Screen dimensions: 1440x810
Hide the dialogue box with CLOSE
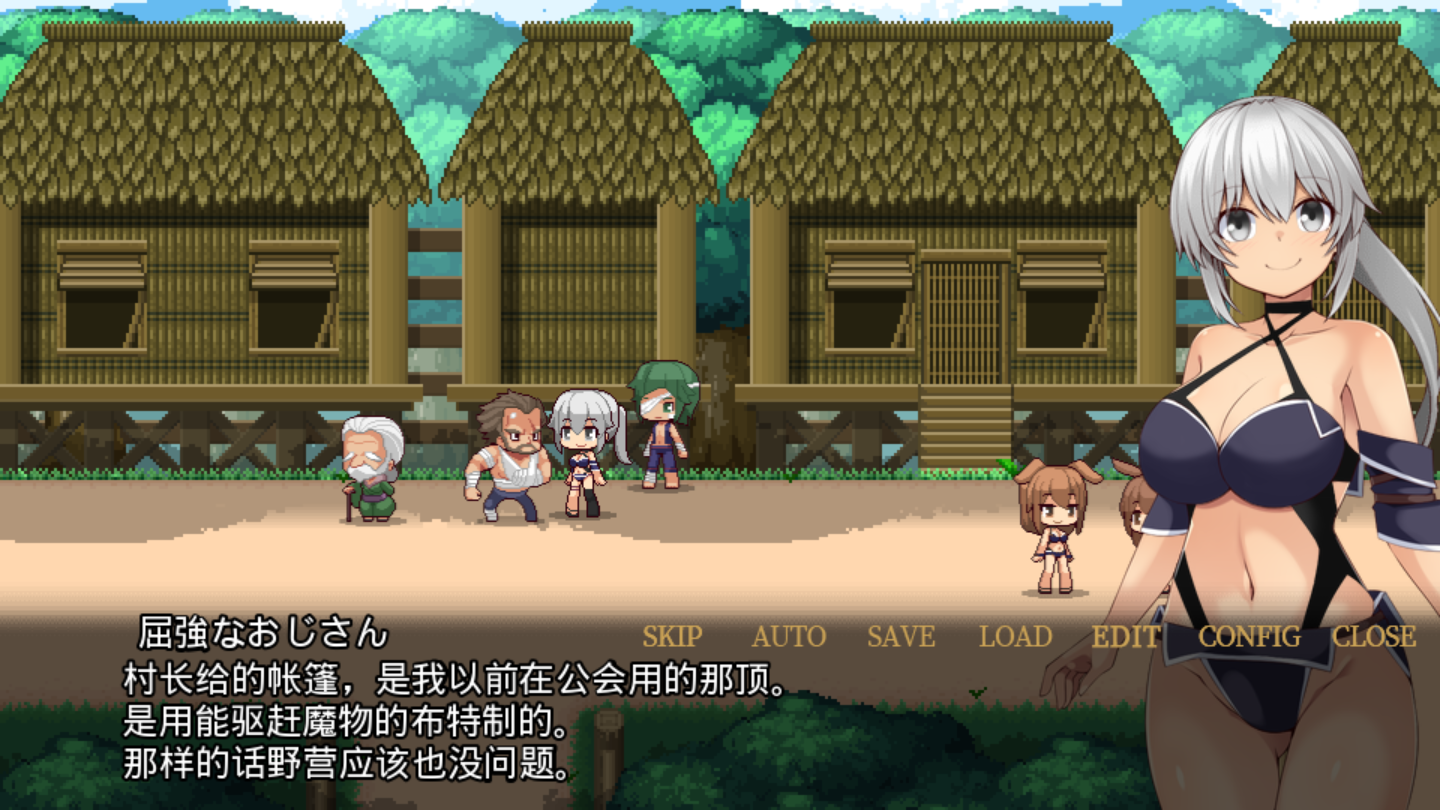coord(1374,637)
